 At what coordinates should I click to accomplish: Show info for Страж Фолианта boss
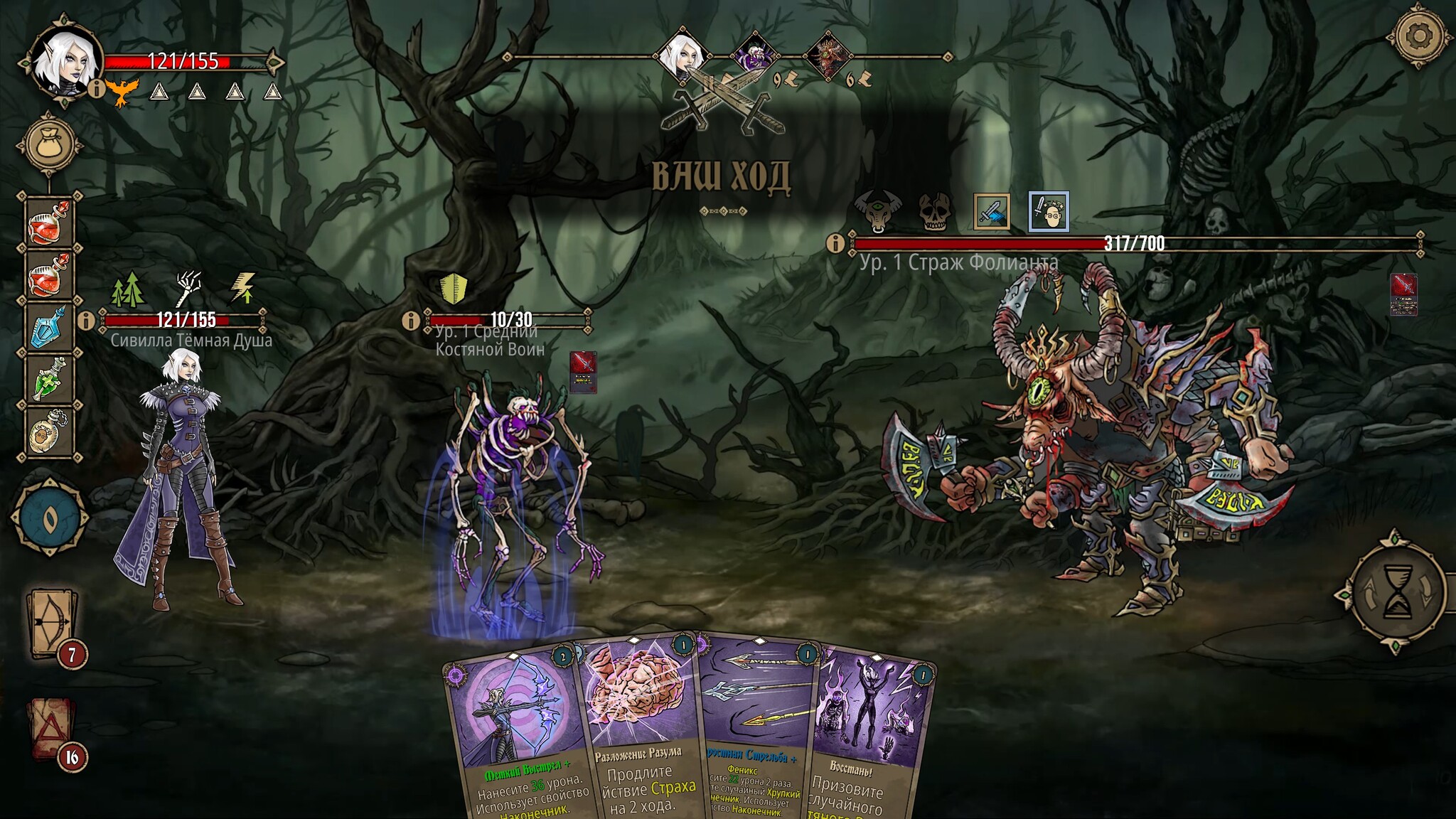pyautogui.click(x=835, y=244)
